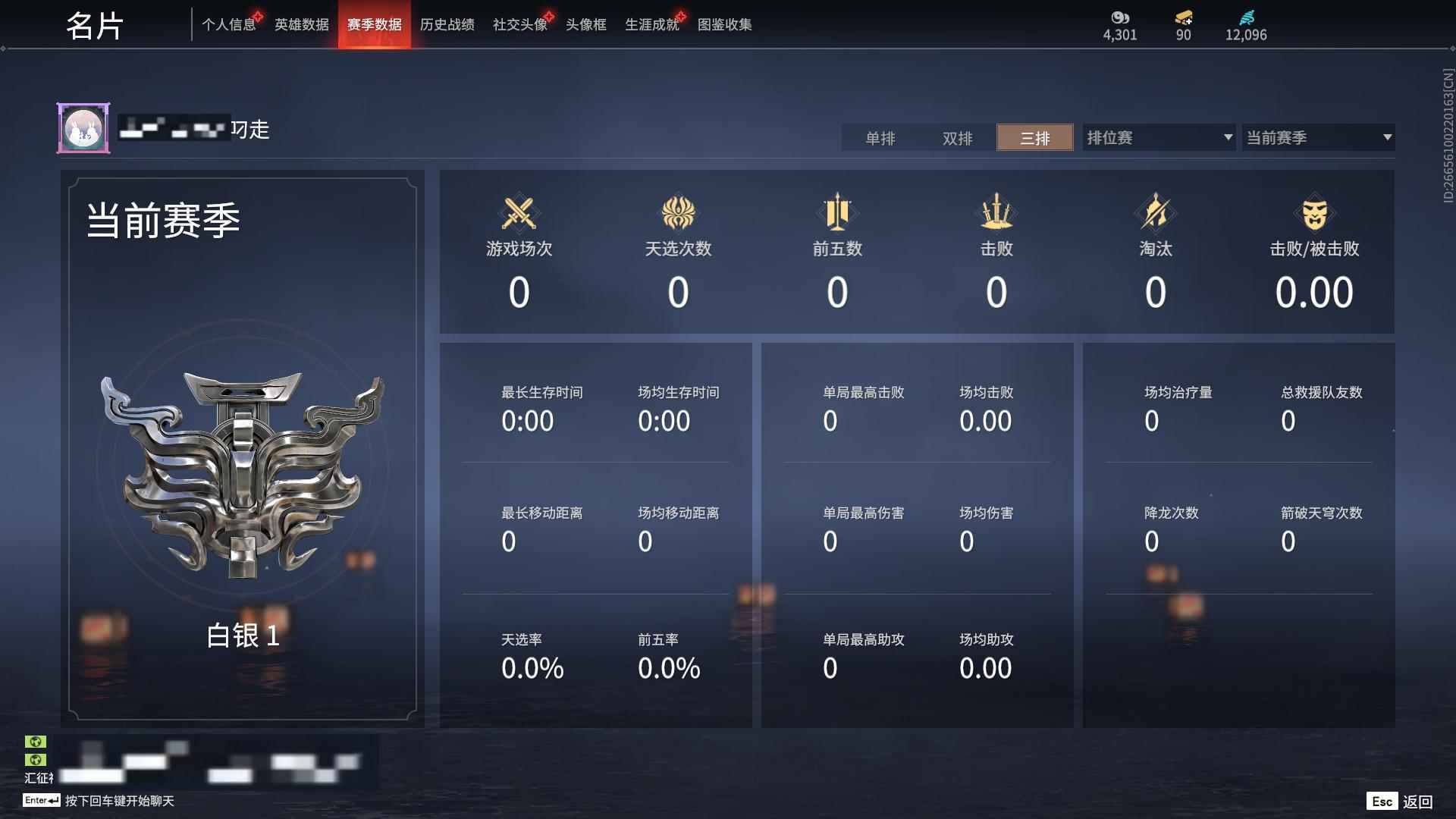This screenshot has height=819, width=1456.
Task: Click the 淘汰 elimination stat icon
Action: coord(1156,213)
